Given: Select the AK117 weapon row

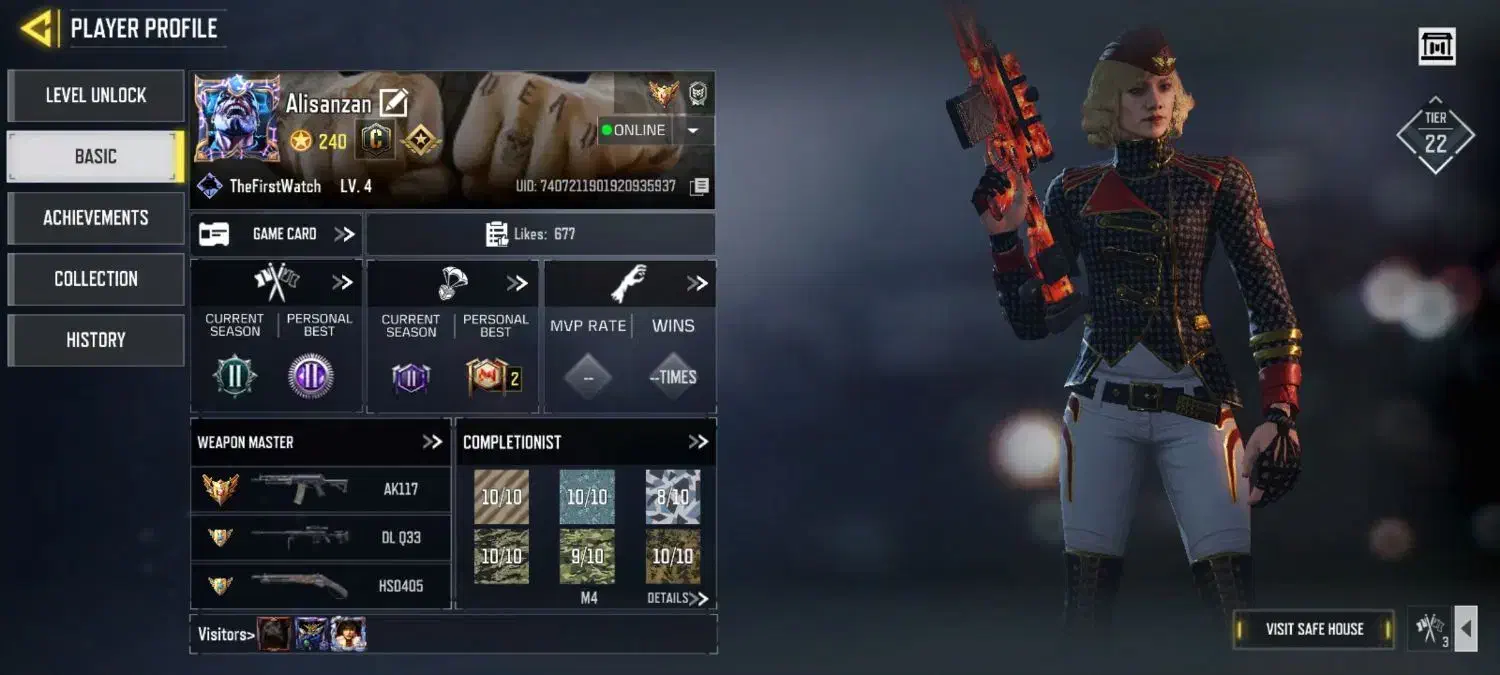Looking at the screenshot, I should click(320, 489).
